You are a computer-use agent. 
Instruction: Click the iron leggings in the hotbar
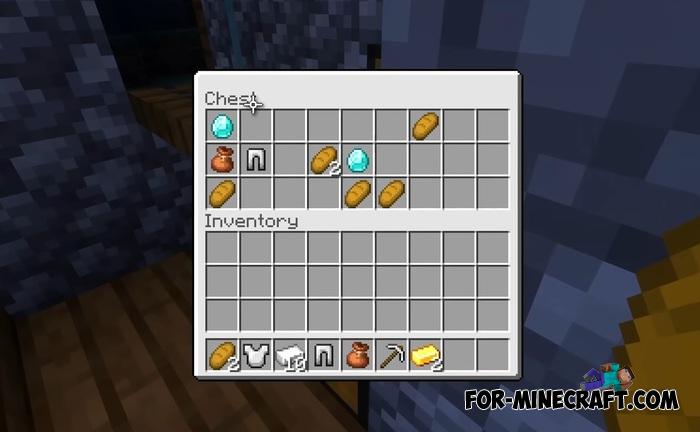pyautogui.click(x=323, y=355)
